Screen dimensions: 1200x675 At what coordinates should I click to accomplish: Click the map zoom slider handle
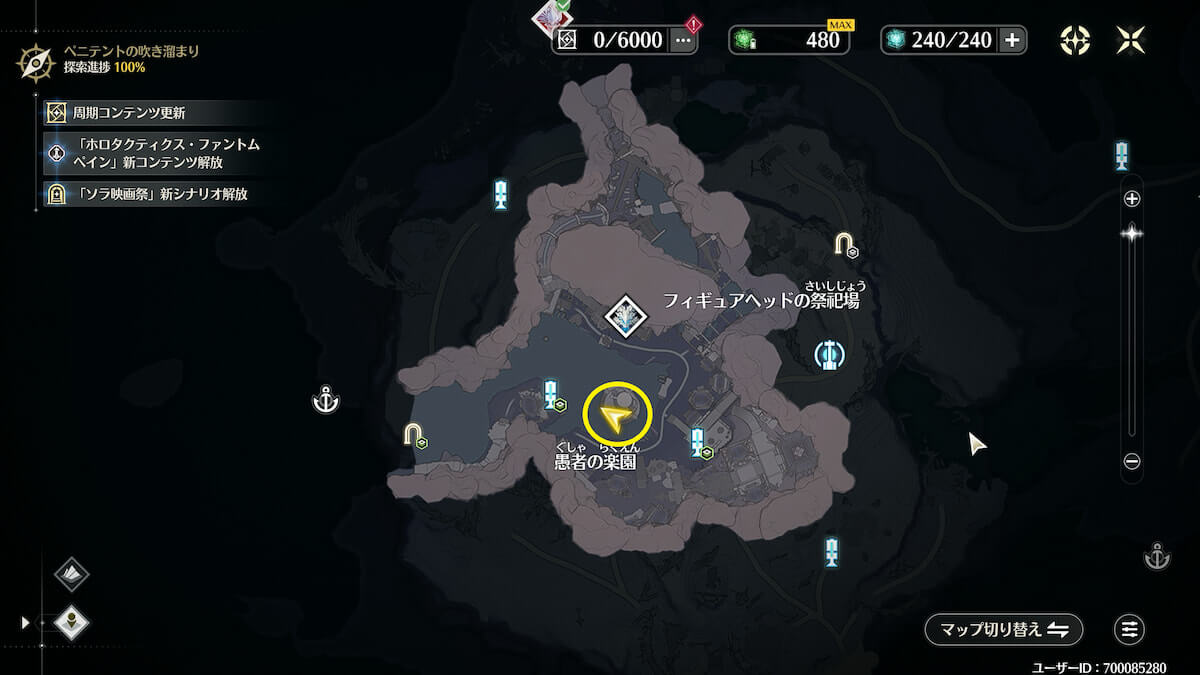coord(1132,234)
